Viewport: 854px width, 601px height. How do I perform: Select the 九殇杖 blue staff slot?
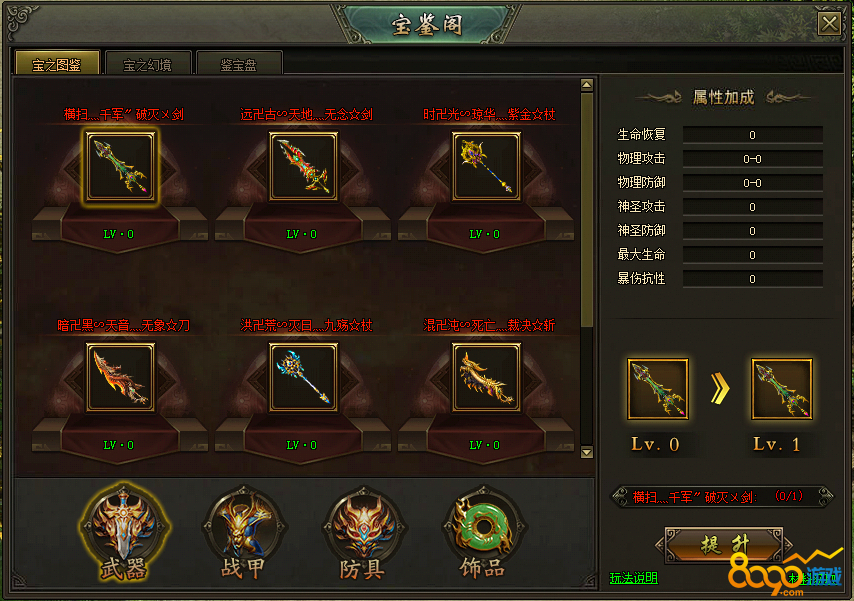(303, 377)
